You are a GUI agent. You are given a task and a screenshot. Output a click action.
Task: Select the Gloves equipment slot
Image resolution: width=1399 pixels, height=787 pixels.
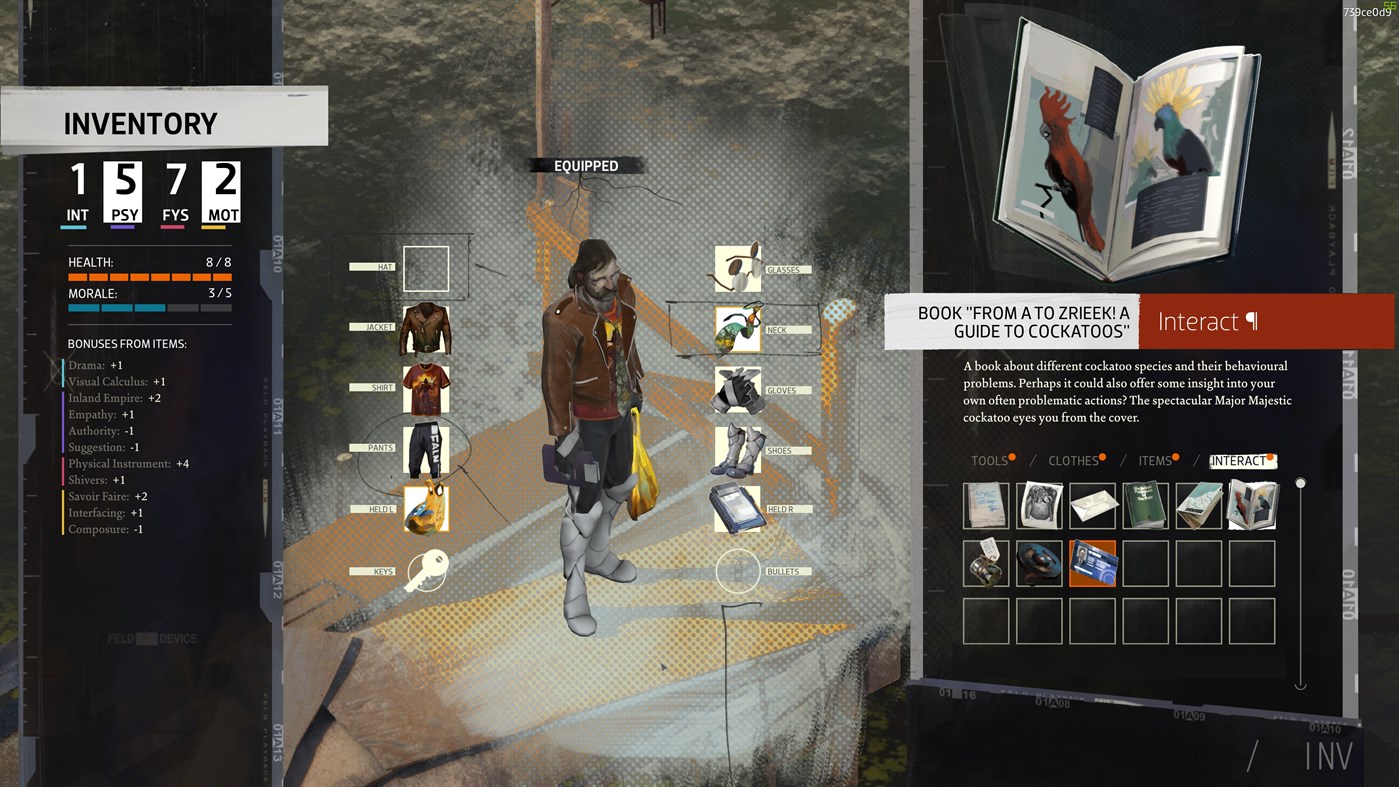(738, 389)
